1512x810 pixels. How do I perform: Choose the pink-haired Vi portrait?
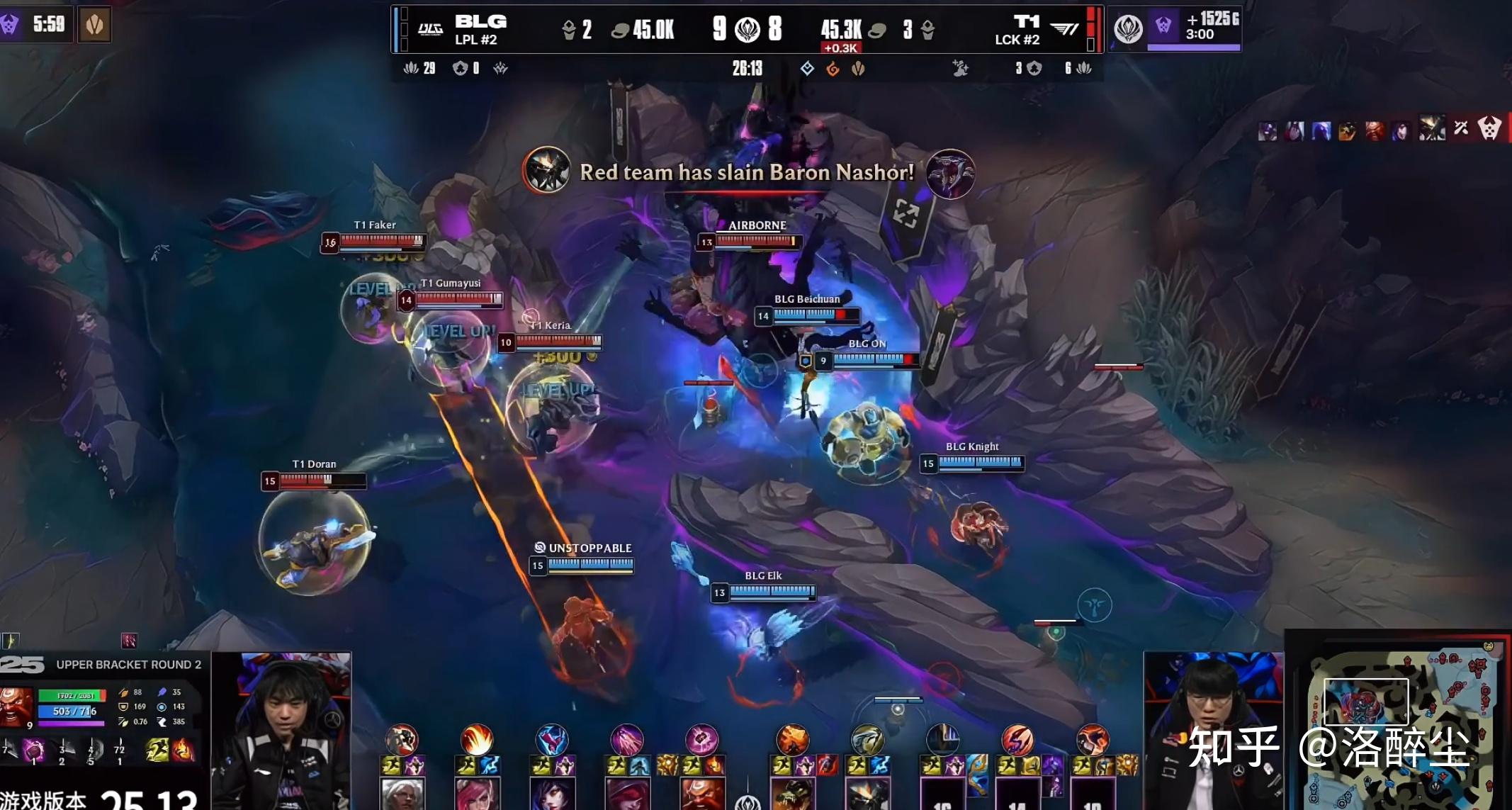click(x=476, y=794)
